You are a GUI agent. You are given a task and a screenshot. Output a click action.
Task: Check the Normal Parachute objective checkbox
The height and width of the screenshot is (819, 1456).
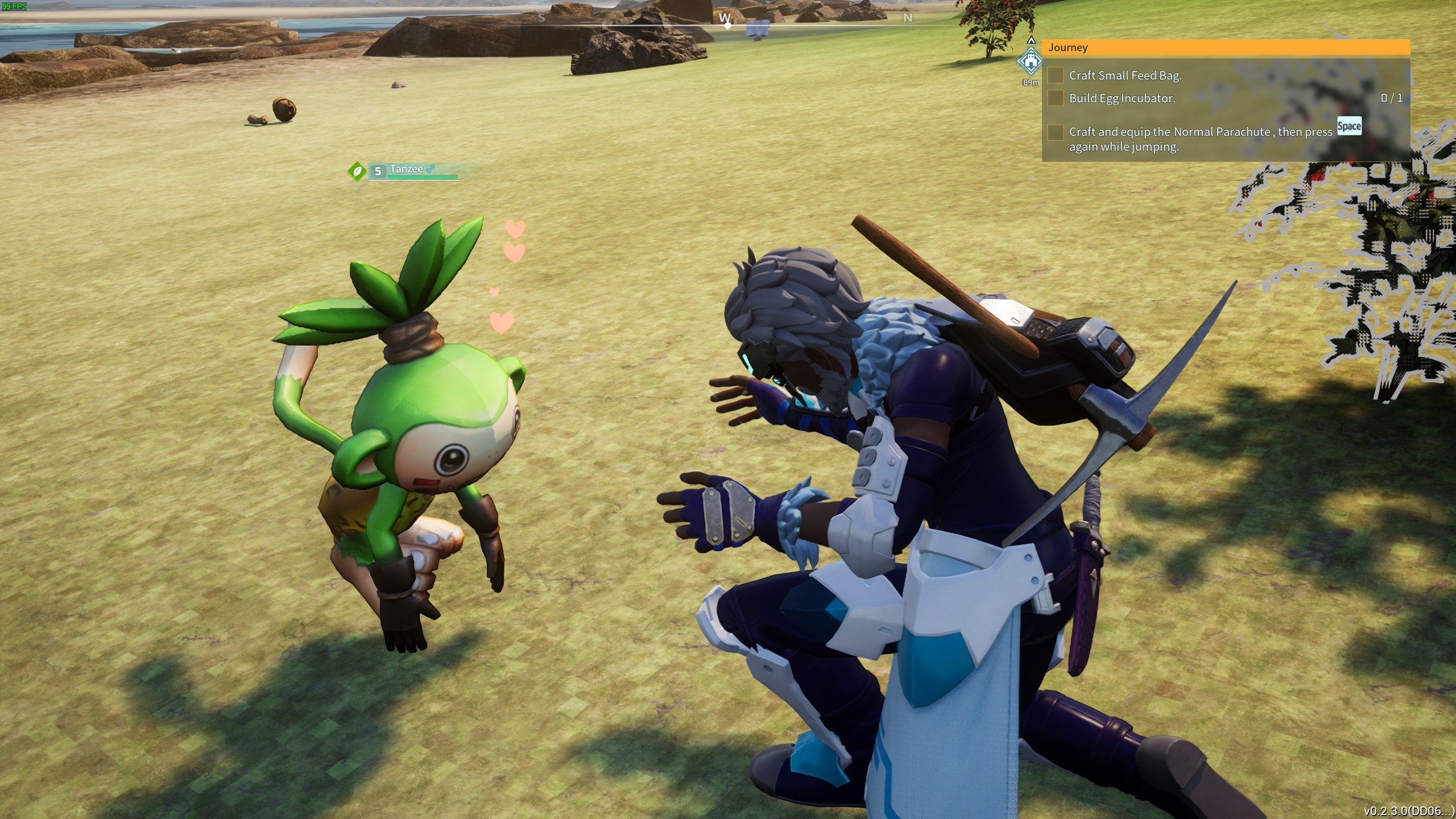pos(1056,134)
